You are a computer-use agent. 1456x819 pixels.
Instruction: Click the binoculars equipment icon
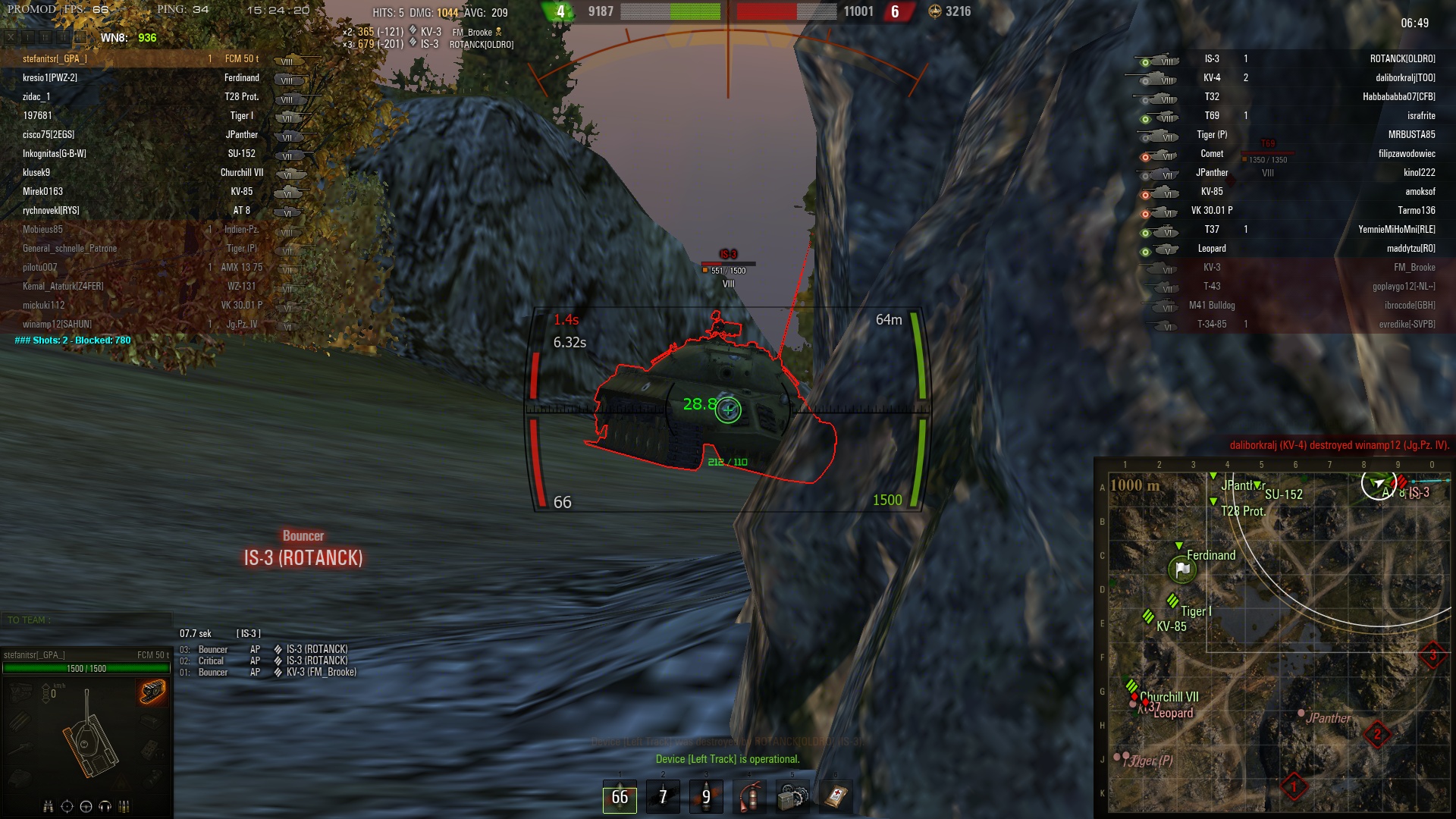(x=49, y=806)
